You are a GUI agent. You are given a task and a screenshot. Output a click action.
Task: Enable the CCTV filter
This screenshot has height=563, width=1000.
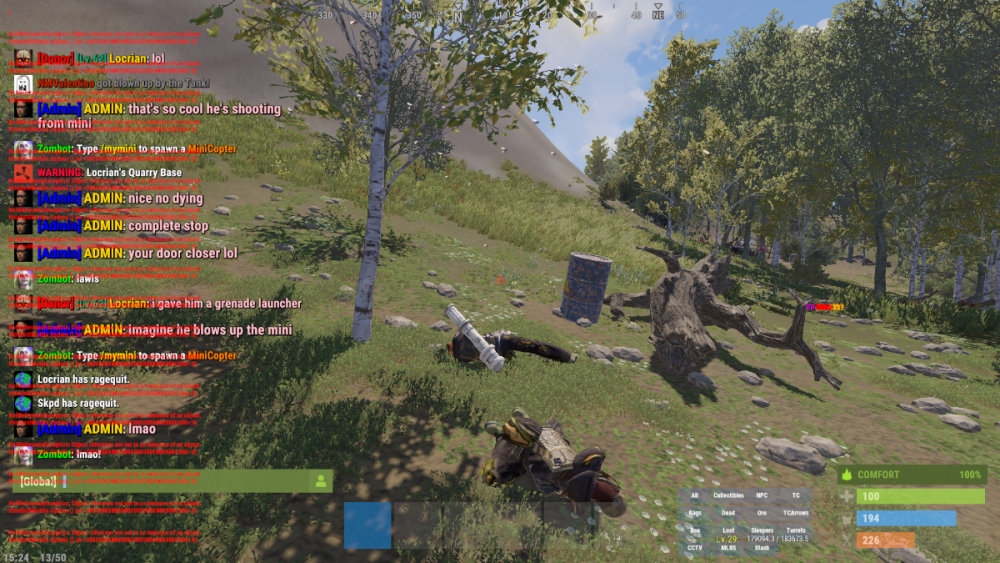click(695, 547)
